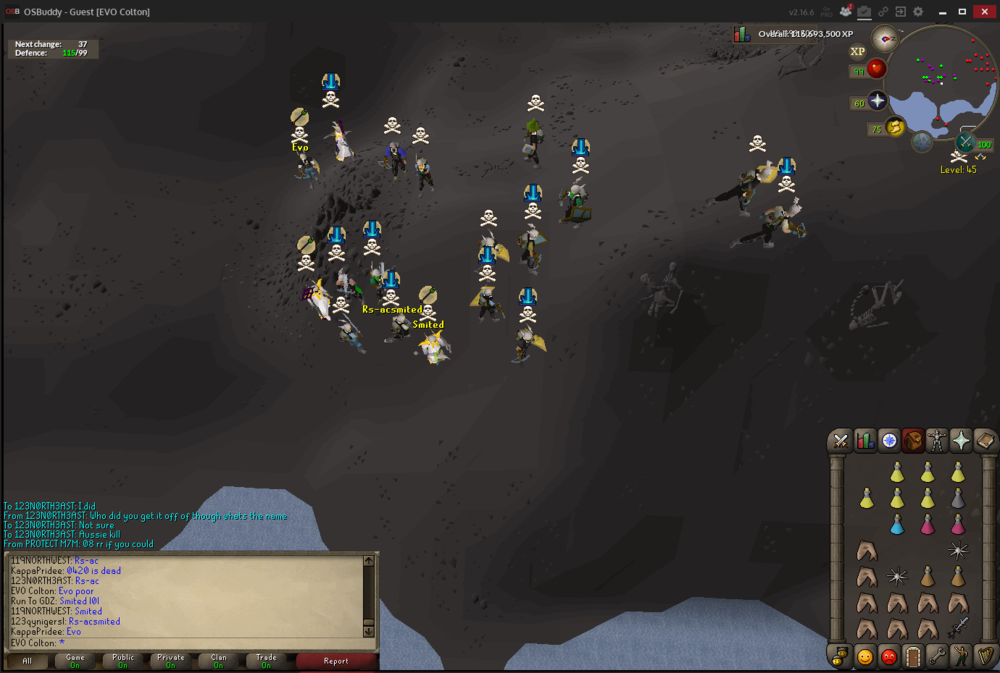The height and width of the screenshot is (673, 1000).
Task: Select the blue potion in inventory
Action: [897, 524]
